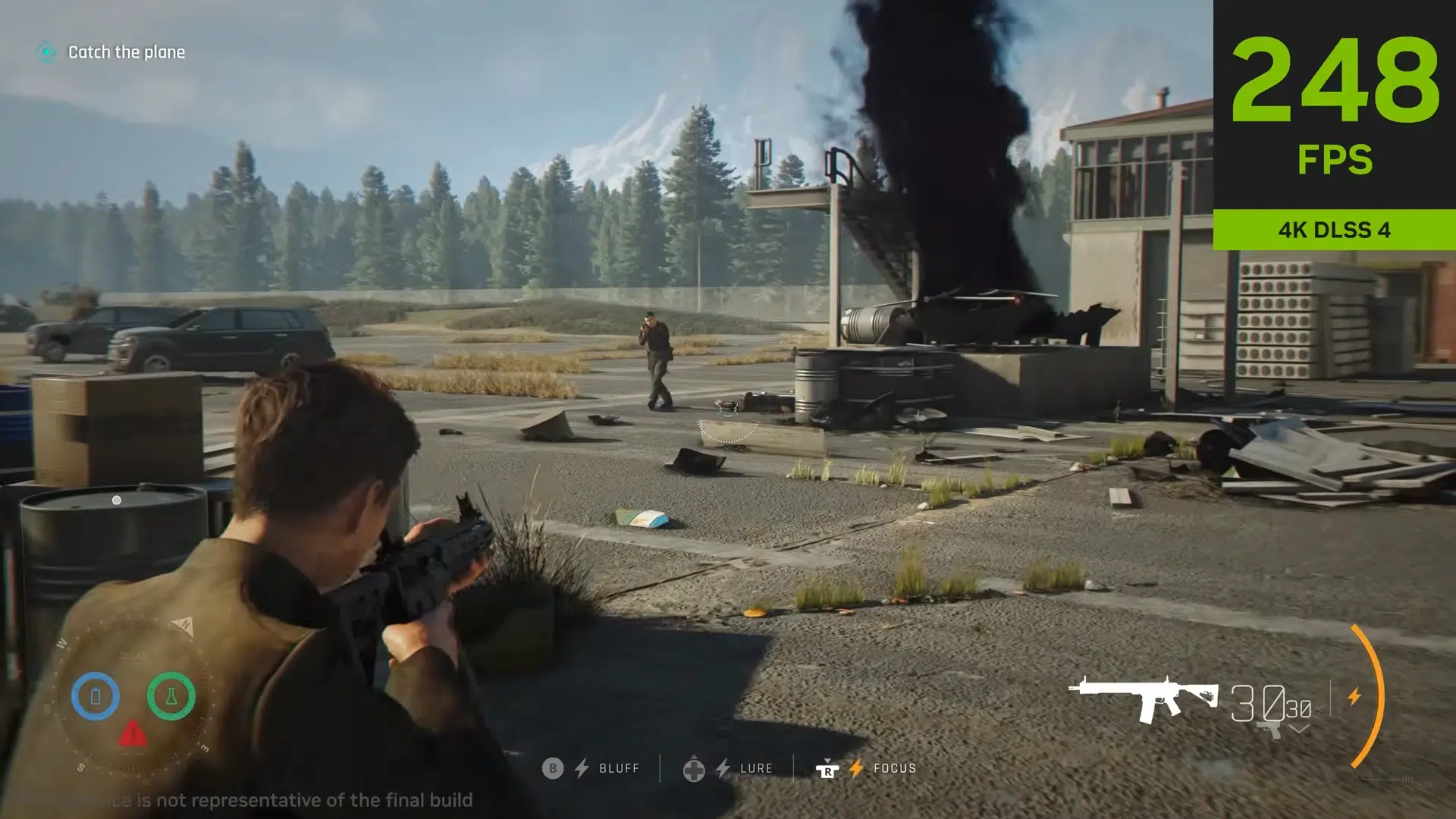This screenshot has height=819, width=1456.
Task: Select the pistol sidearm icon
Action: pyautogui.click(x=1268, y=730)
